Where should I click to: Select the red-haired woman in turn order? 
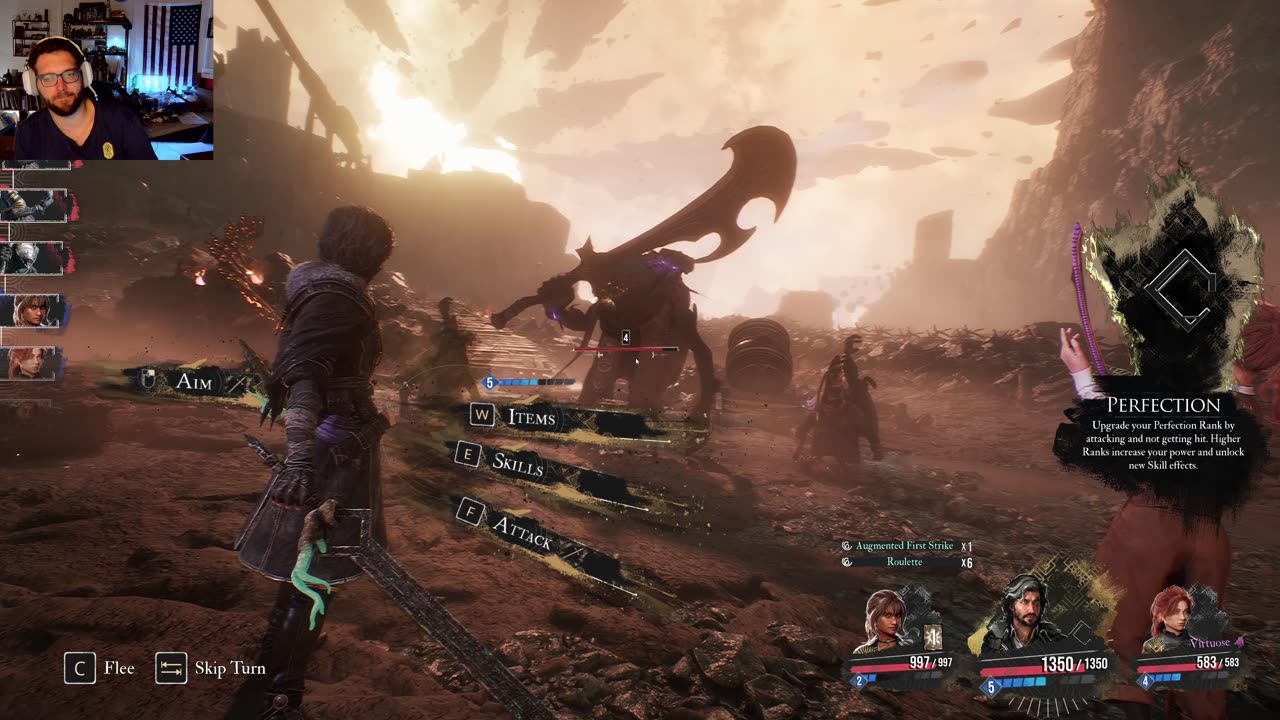[x=32, y=363]
